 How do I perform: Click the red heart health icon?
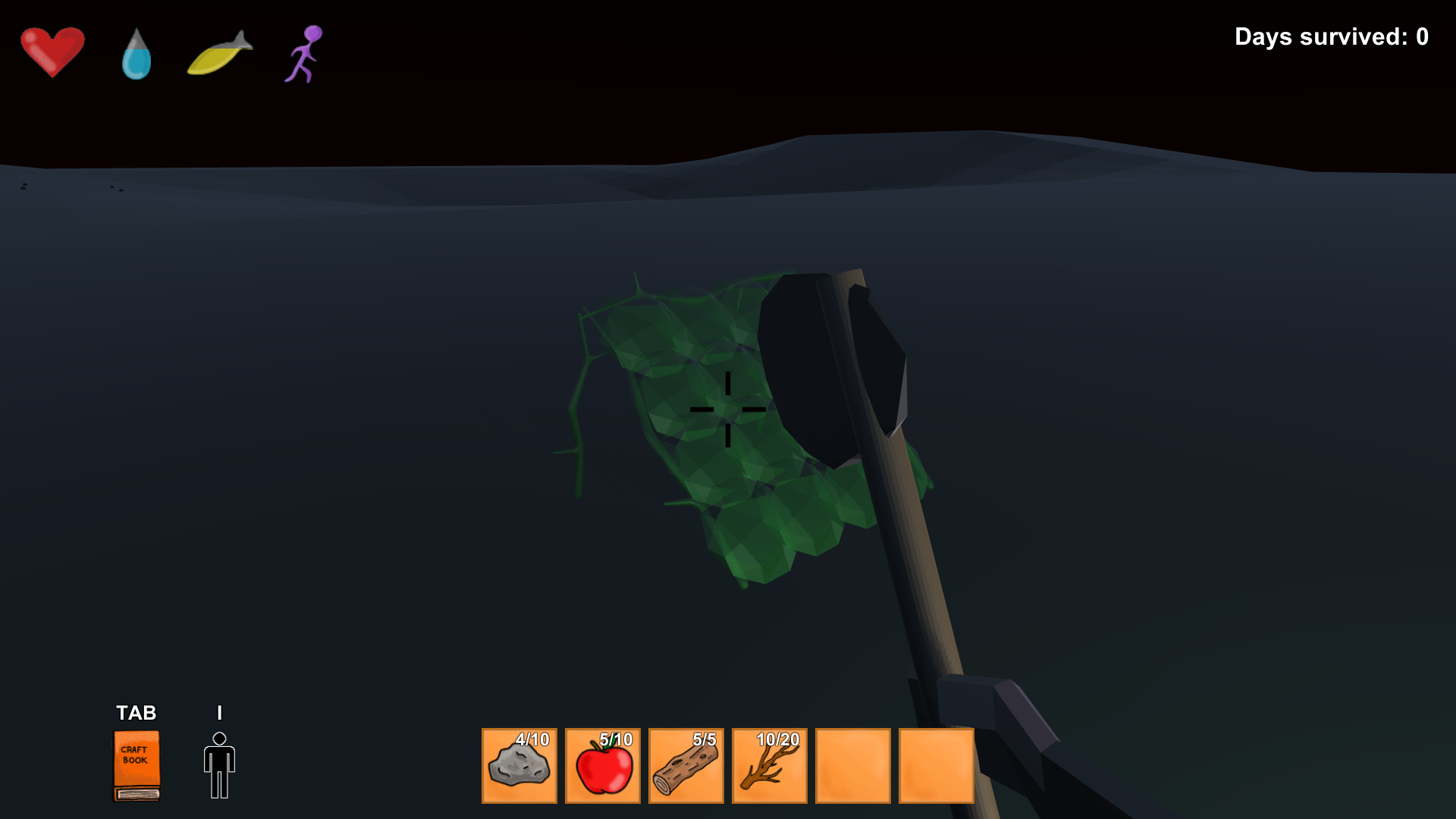pyautogui.click(x=52, y=50)
